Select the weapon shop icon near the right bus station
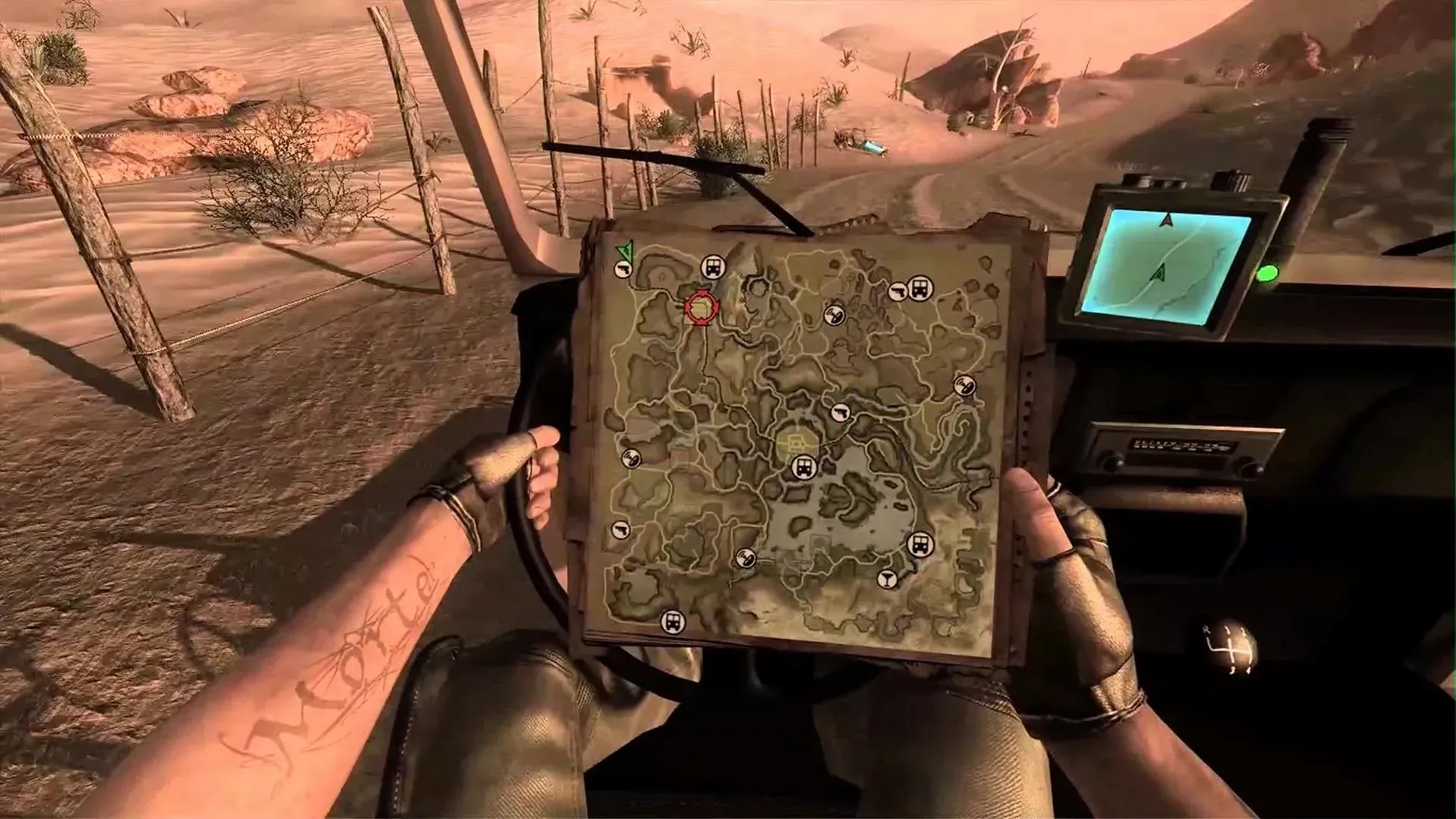Image resolution: width=1456 pixels, height=819 pixels. click(x=899, y=290)
